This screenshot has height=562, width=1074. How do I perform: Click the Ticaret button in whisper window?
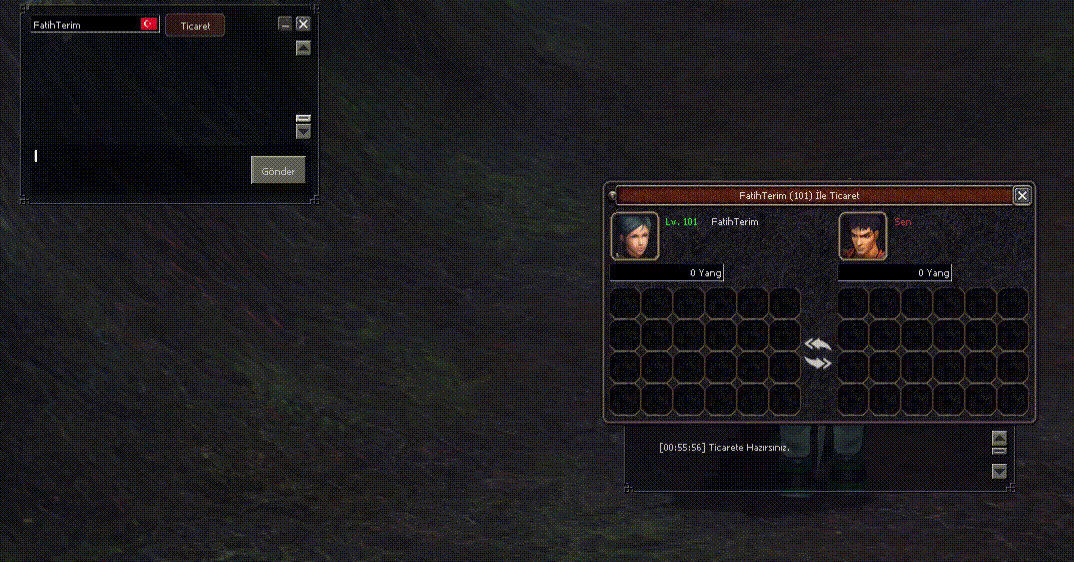tap(195, 26)
